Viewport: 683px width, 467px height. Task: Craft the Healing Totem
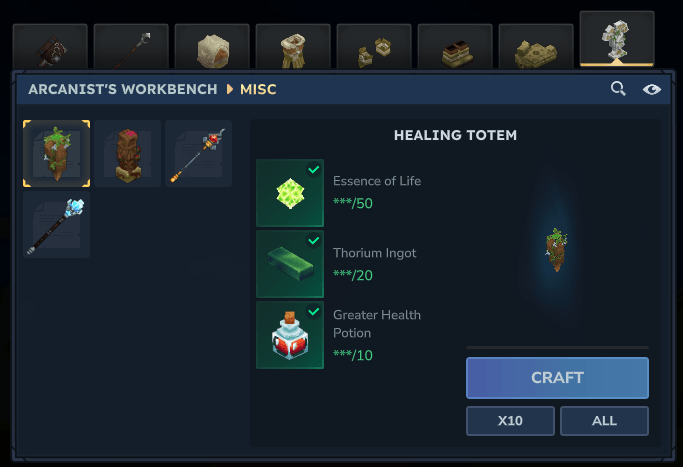point(557,378)
